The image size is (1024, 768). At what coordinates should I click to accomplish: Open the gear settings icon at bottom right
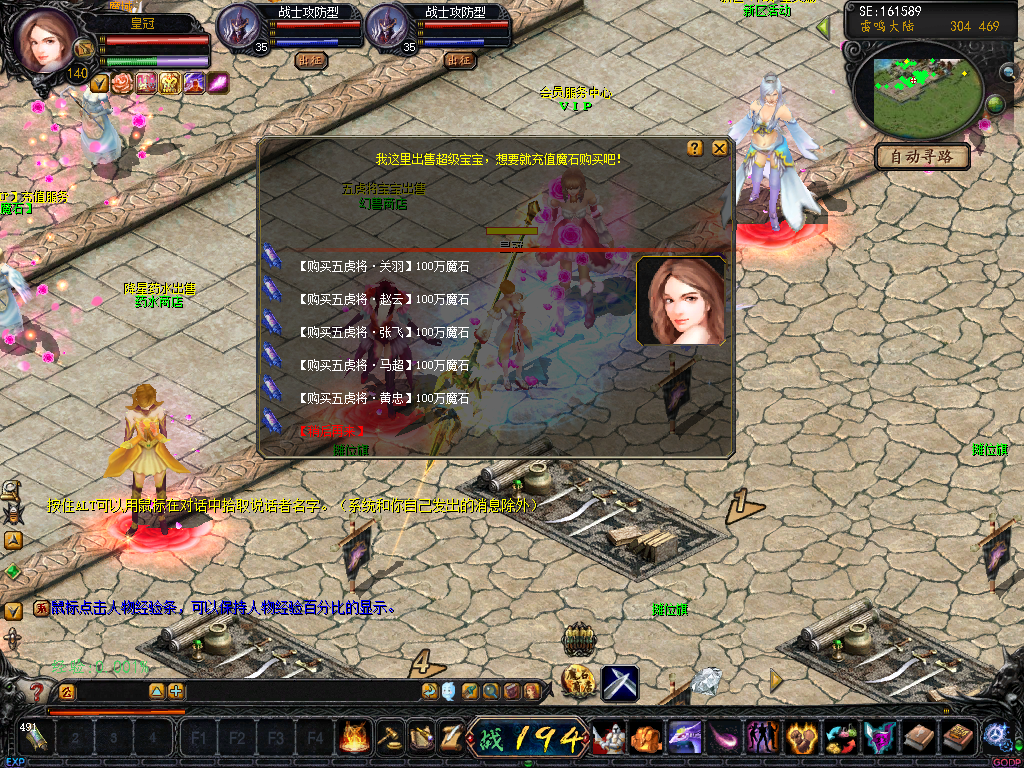click(x=996, y=736)
